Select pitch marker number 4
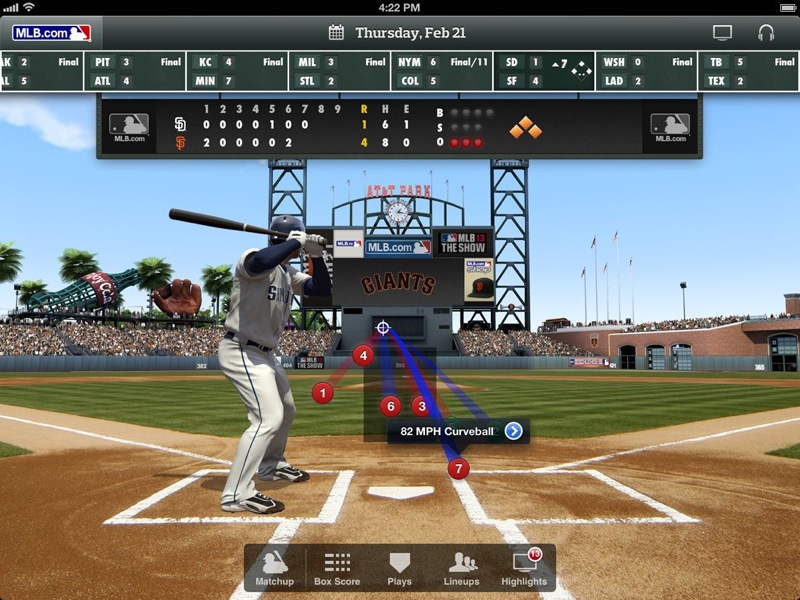This screenshot has height=600, width=800. pos(363,355)
